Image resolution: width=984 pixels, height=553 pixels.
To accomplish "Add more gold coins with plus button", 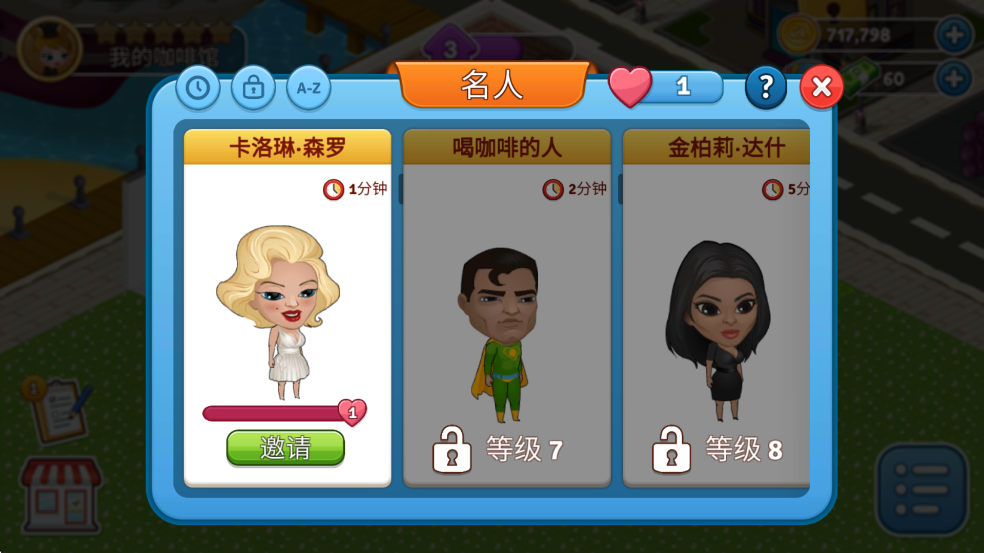I will [x=953, y=35].
